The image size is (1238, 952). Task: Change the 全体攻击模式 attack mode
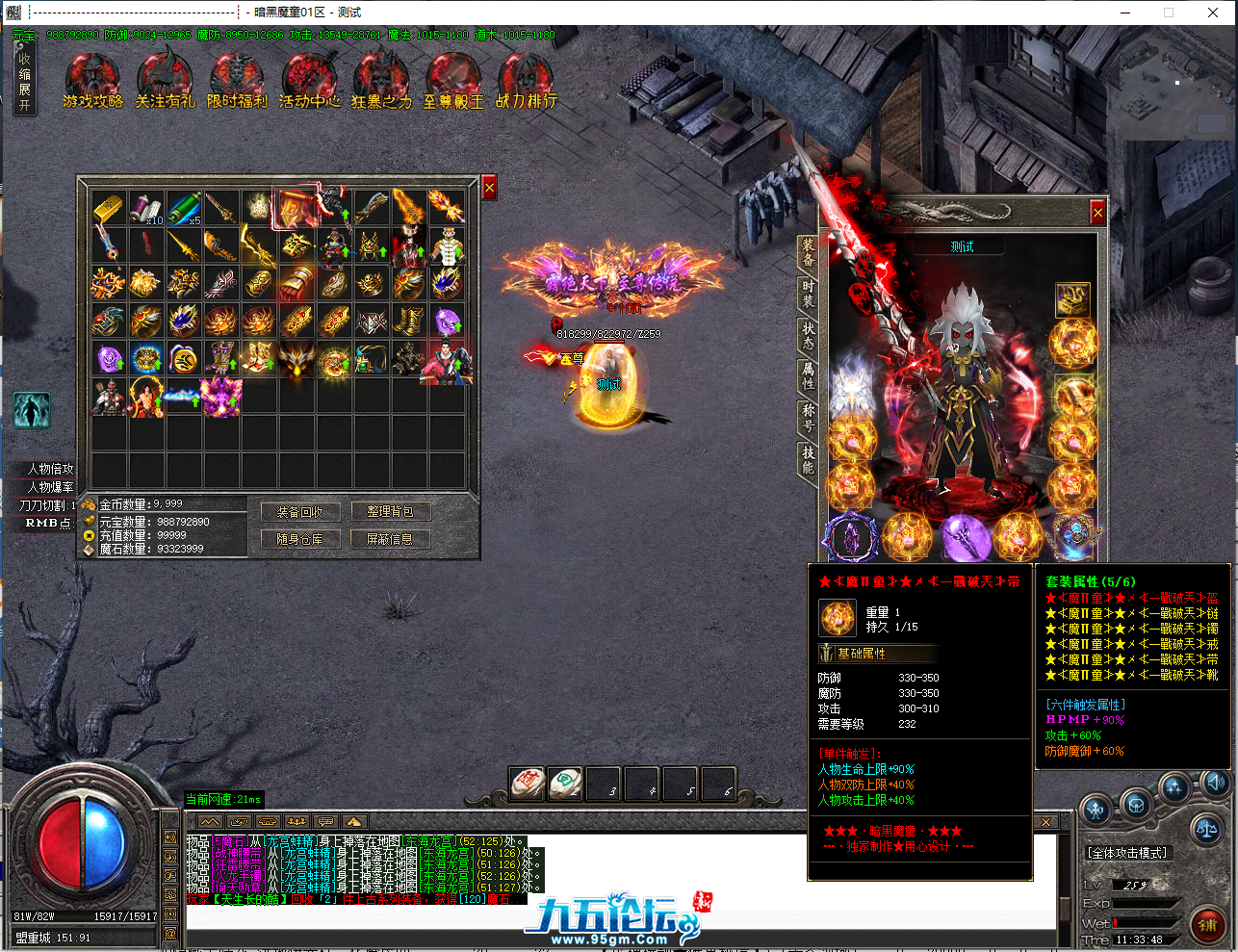[1126, 853]
